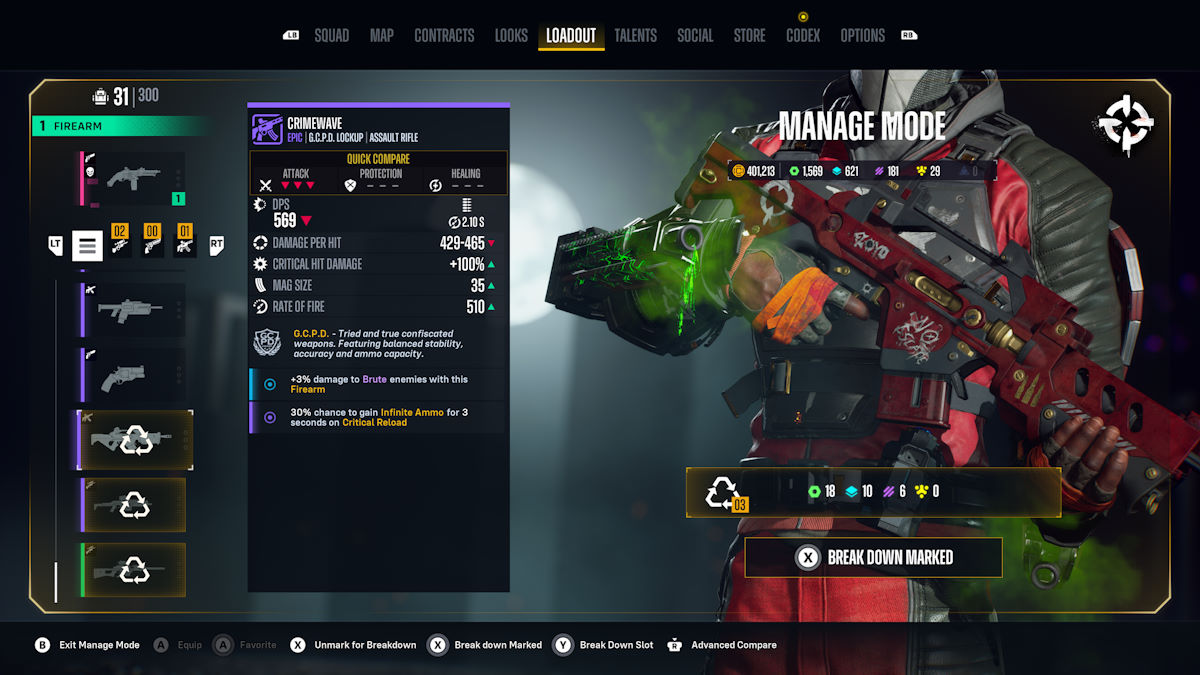
Task: Switch to the Map tab
Action: (382, 35)
